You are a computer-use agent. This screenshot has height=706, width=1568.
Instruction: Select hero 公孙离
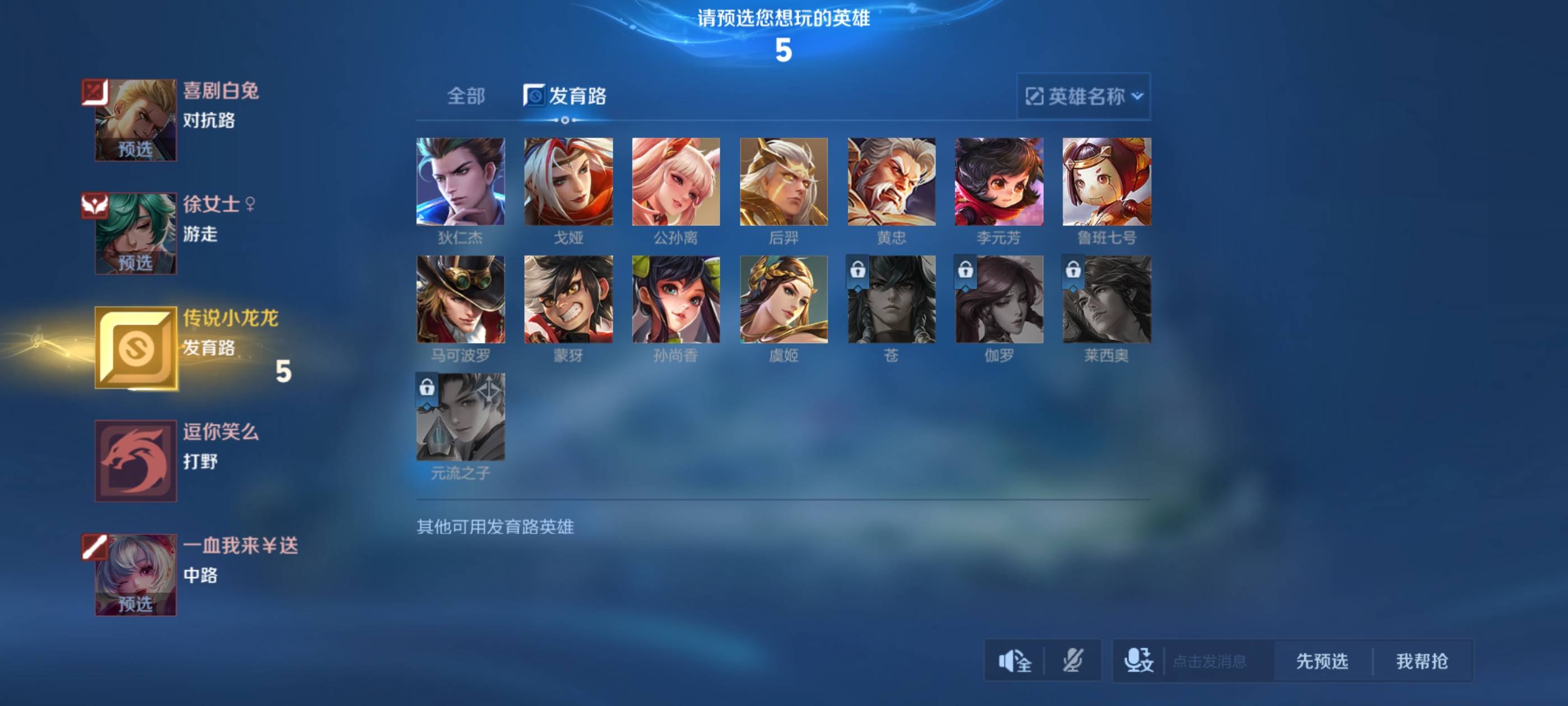click(x=676, y=182)
